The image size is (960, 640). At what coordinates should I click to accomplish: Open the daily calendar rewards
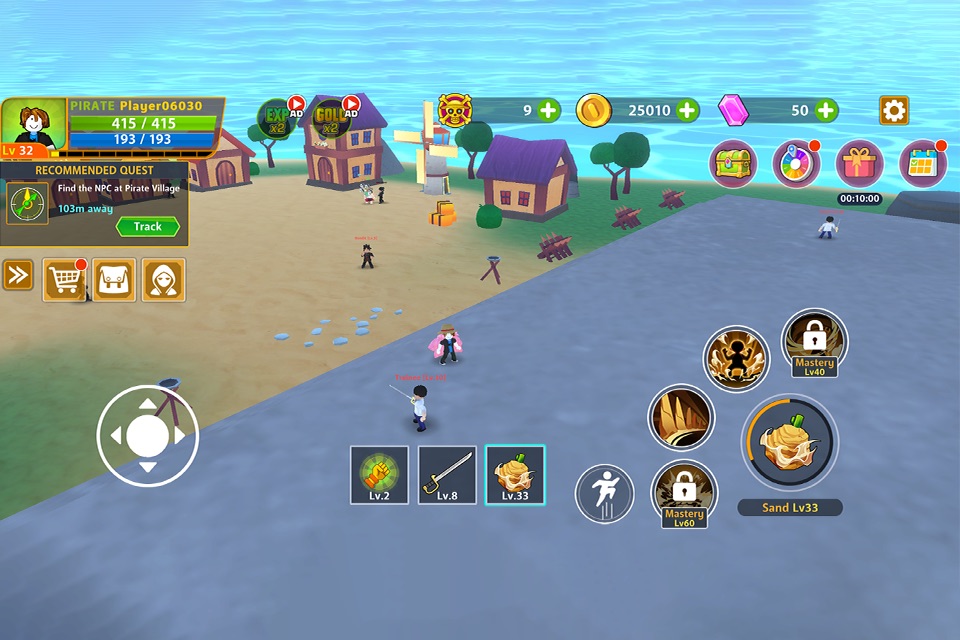[x=922, y=163]
